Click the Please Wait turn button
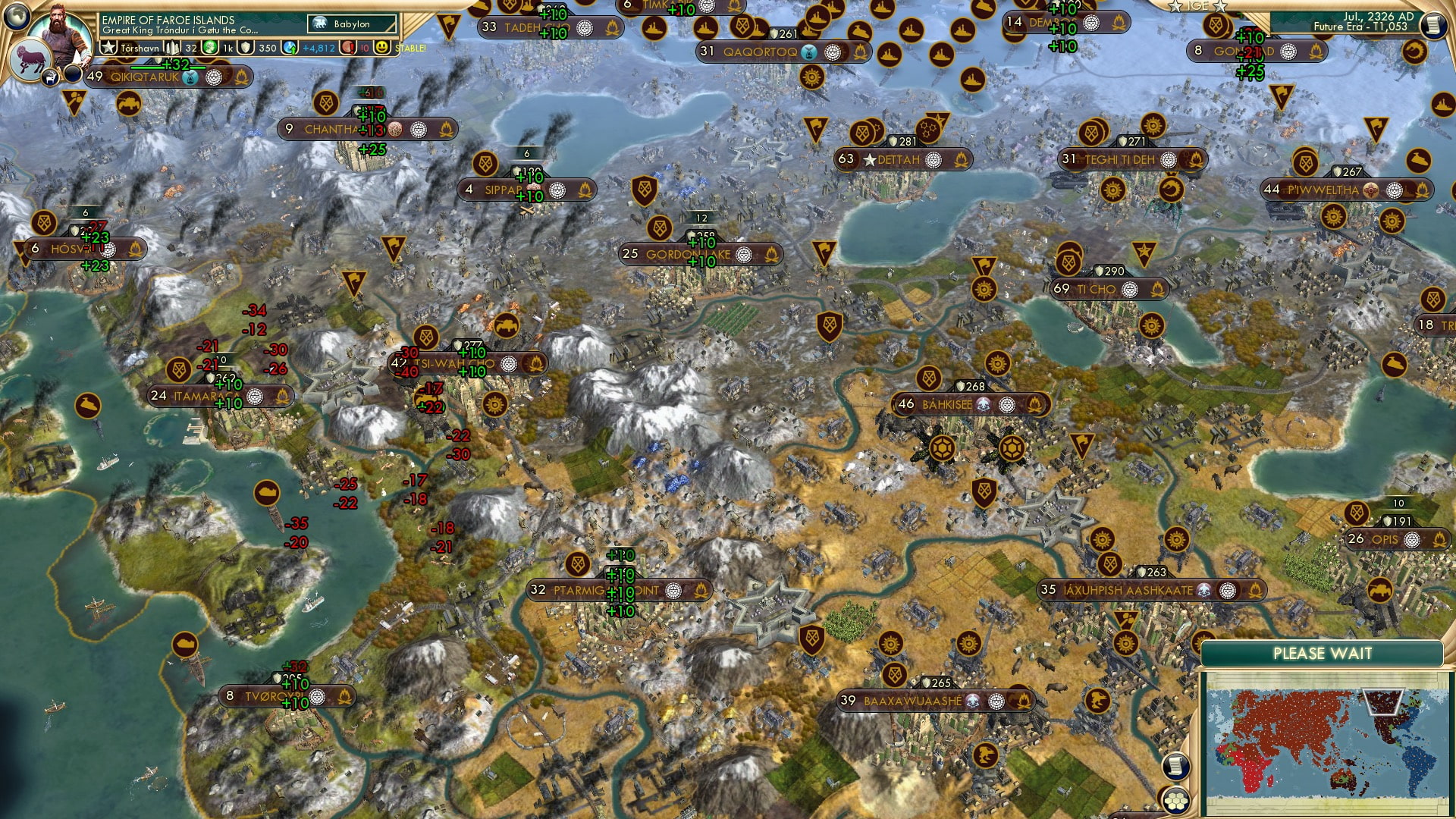The image size is (1456, 819). pyautogui.click(x=1322, y=654)
